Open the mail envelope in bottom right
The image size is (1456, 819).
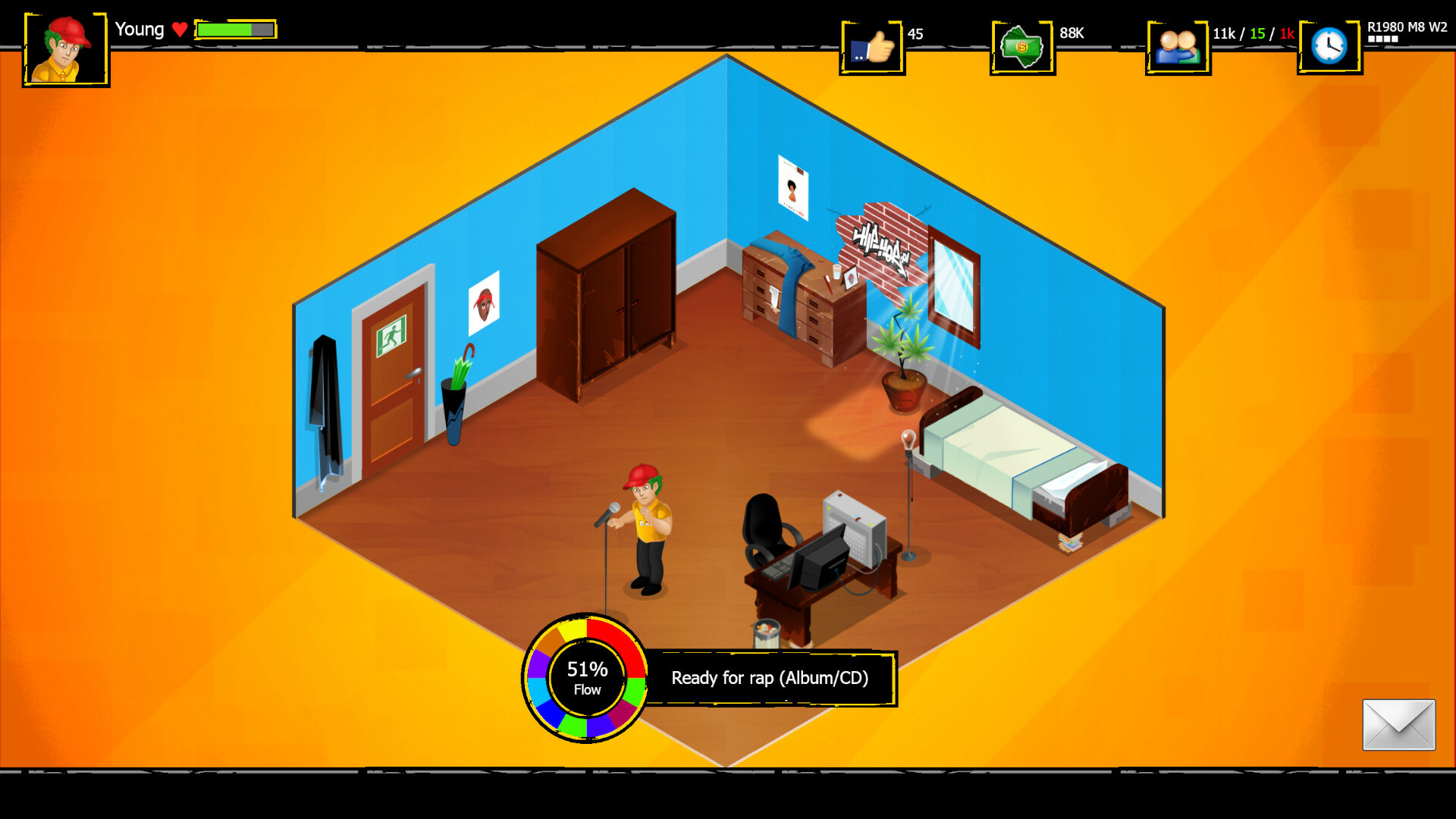point(1401,724)
